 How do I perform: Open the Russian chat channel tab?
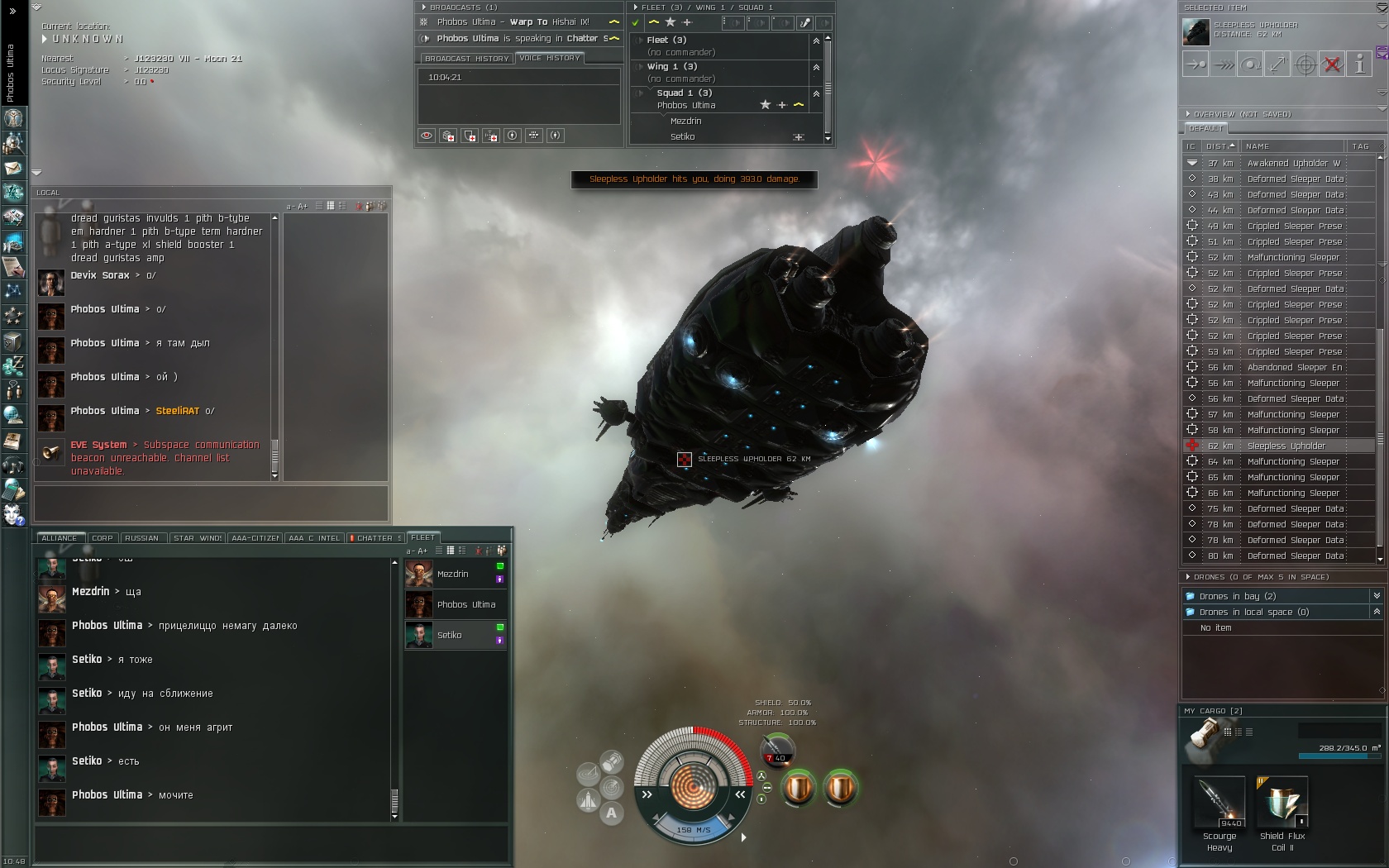142,538
